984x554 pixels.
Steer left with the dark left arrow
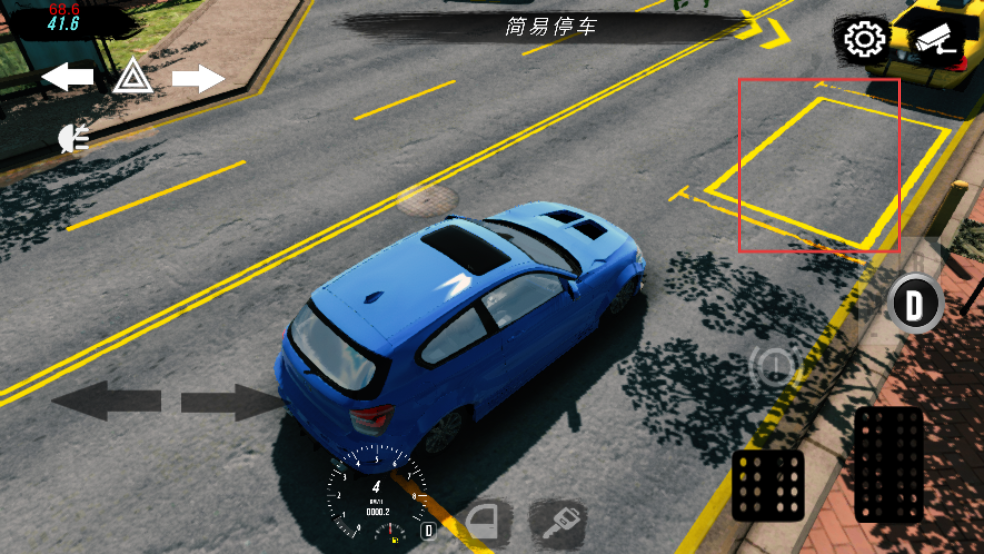pos(106,401)
